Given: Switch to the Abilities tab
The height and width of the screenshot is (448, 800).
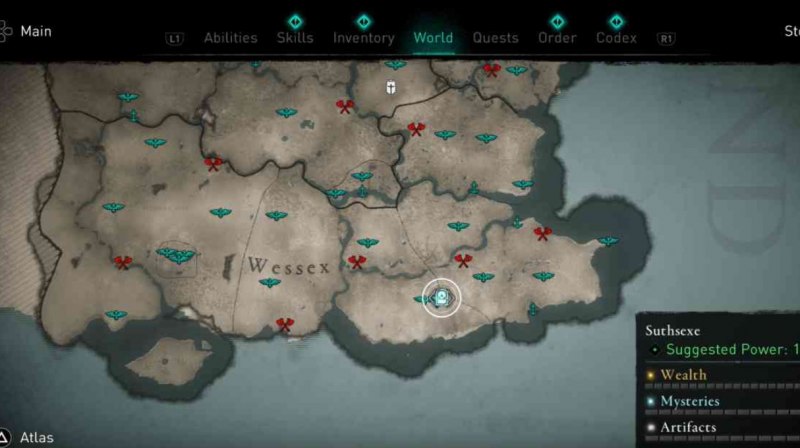Looking at the screenshot, I should [230, 38].
